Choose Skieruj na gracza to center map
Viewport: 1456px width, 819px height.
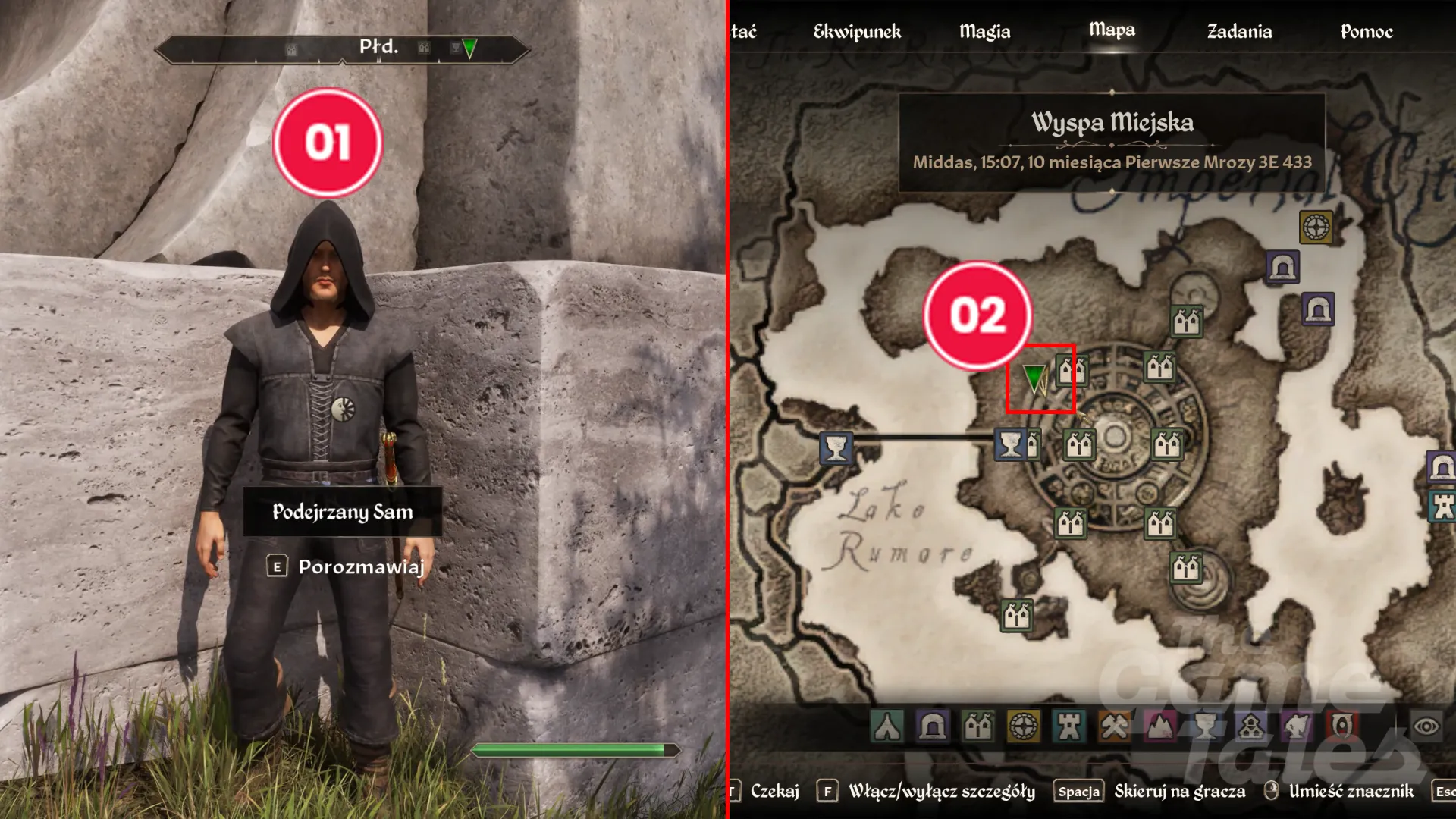pyautogui.click(x=1179, y=792)
